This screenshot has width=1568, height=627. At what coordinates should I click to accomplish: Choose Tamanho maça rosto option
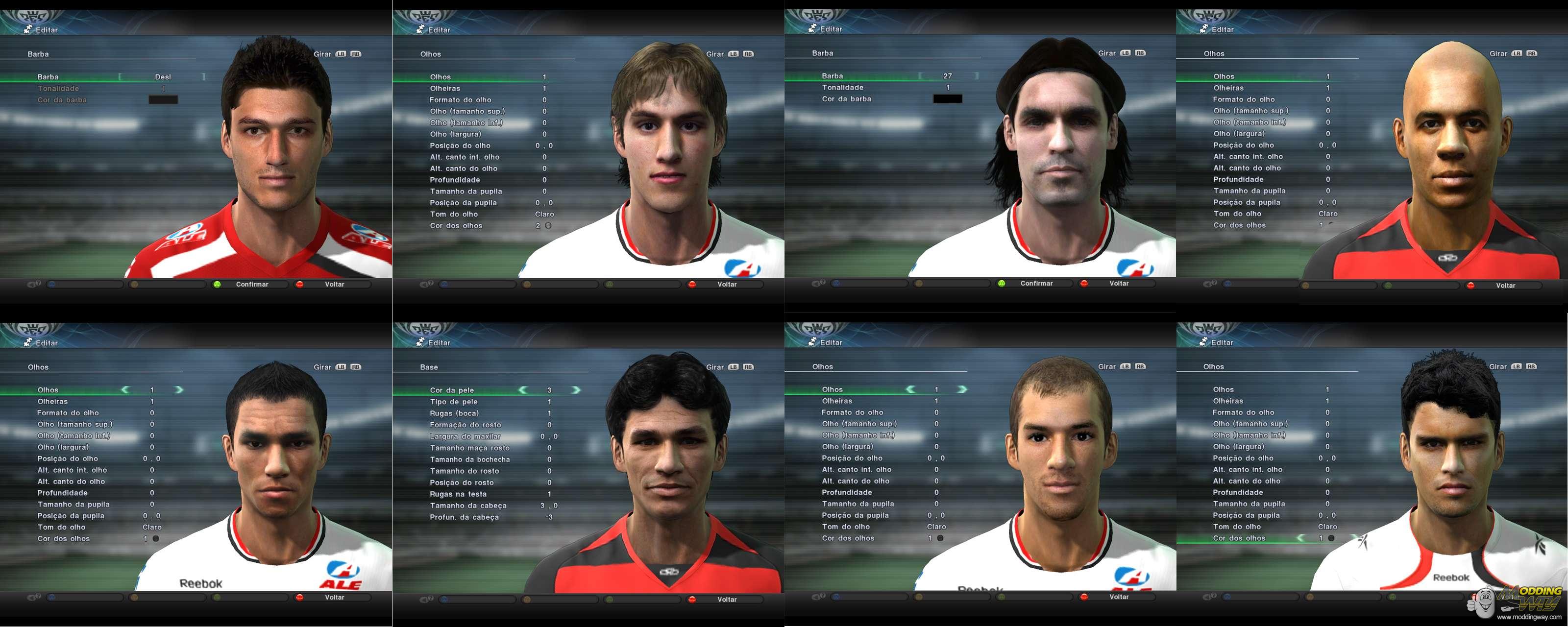coord(469,448)
